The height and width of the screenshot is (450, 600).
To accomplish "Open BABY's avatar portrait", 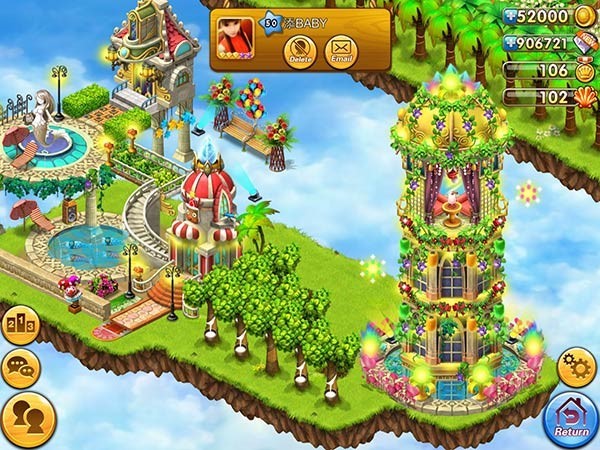I will (x=236, y=40).
